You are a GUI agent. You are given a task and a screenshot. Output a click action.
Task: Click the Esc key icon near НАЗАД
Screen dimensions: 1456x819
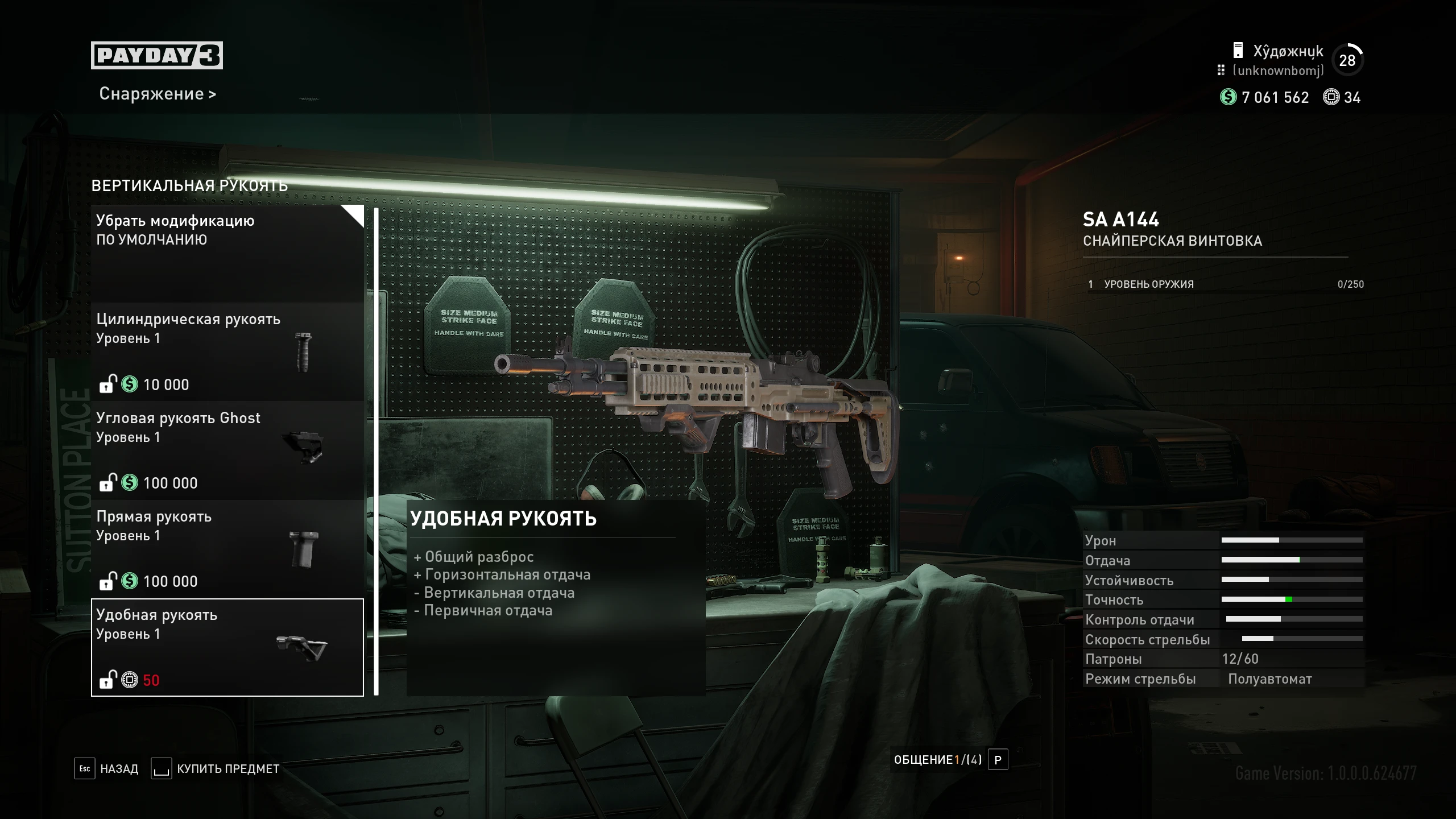84,768
